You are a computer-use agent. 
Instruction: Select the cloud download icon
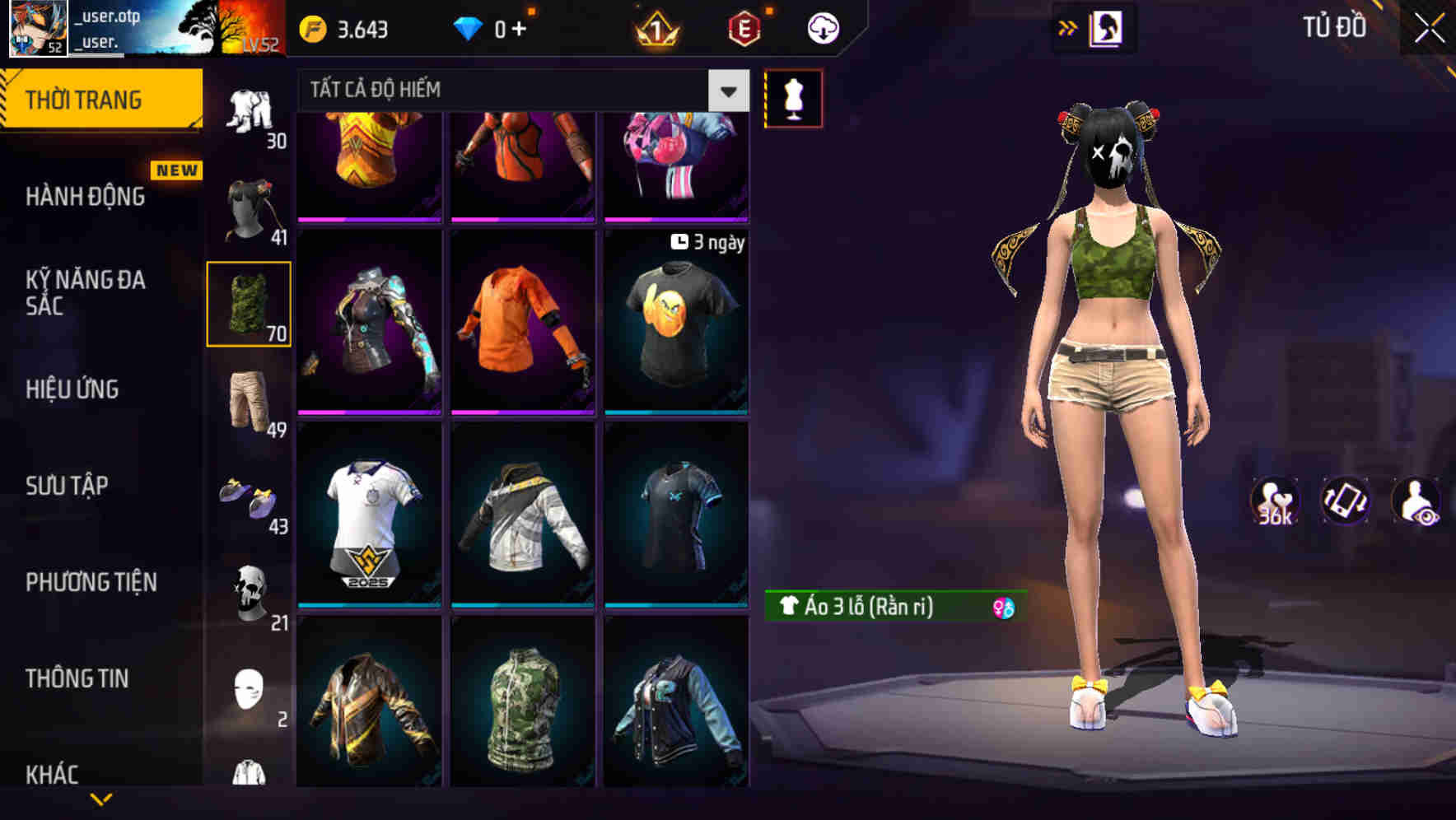coord(823,27)
